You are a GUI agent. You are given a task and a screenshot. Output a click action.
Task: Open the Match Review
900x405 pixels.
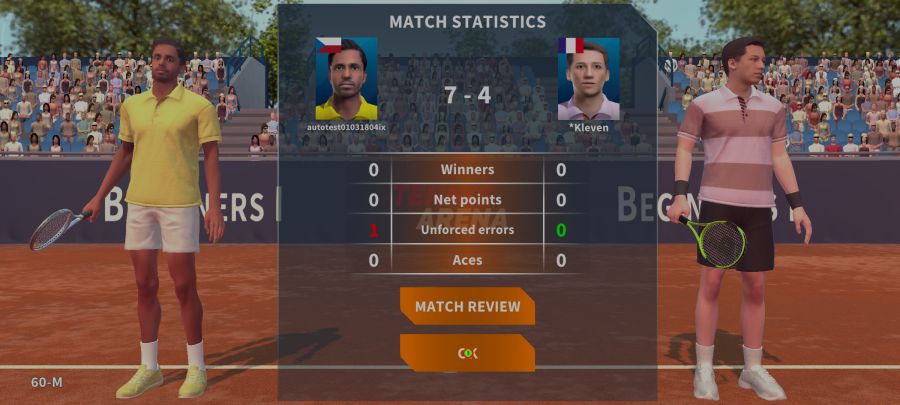pos(467,306)
